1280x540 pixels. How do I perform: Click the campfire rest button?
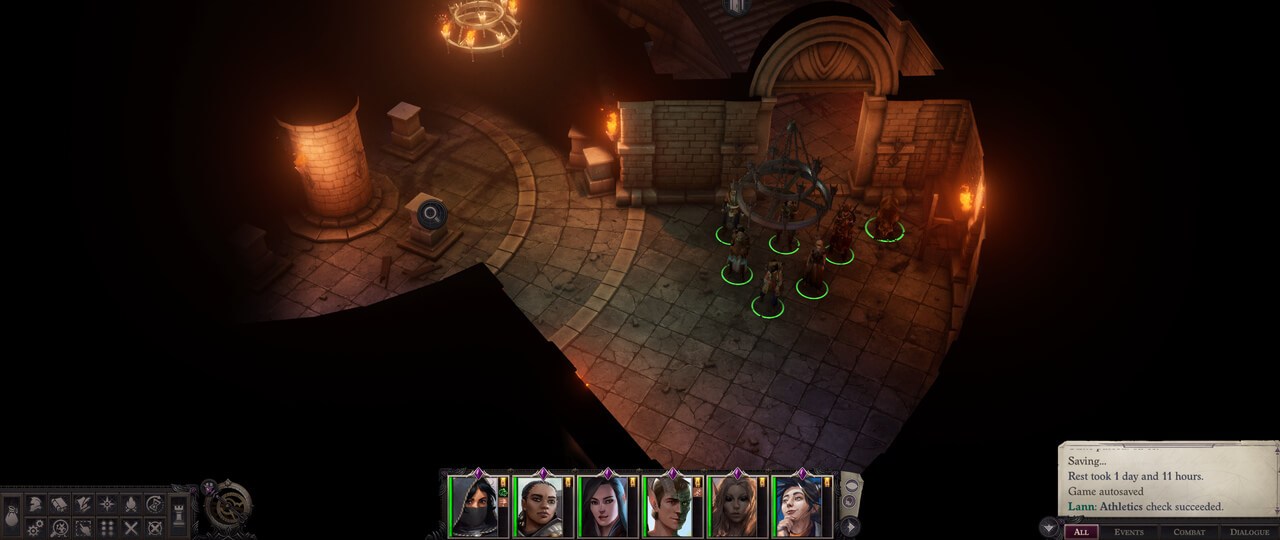pyautogui.click(x=131, y=504)
